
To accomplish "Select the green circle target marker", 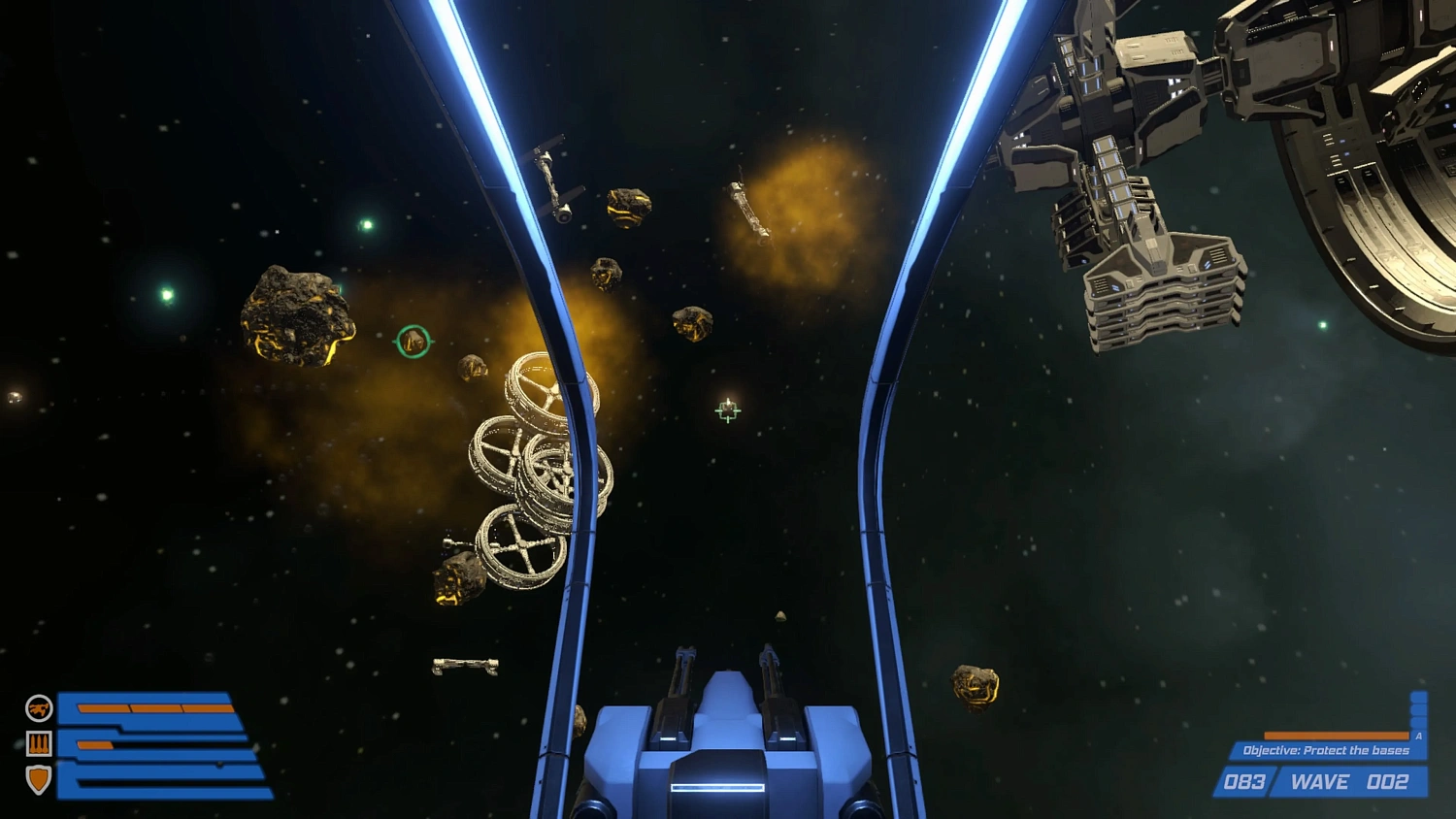I will 412,342.
